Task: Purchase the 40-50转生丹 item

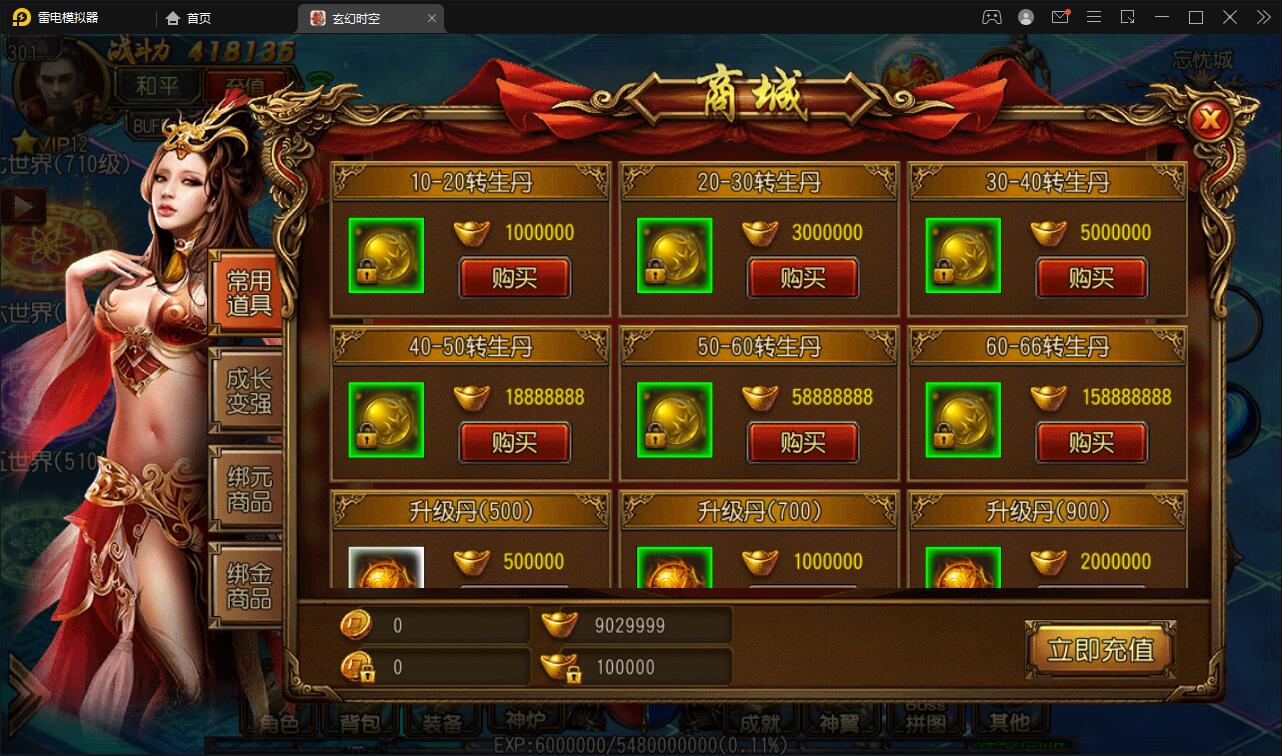Action: tap(514, 442)
